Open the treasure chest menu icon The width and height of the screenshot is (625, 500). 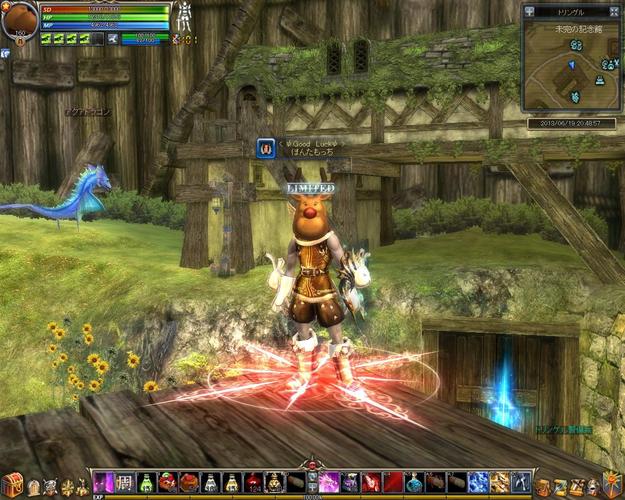[12, 485]
